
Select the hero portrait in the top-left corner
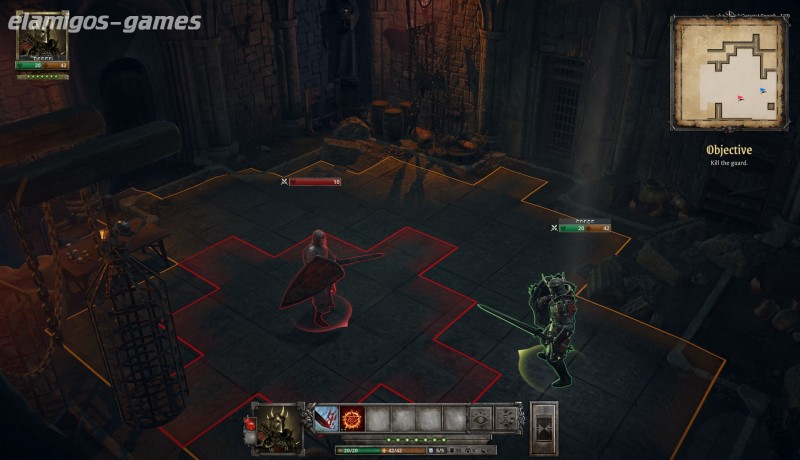pyautogui.click(x=42, y=37)
